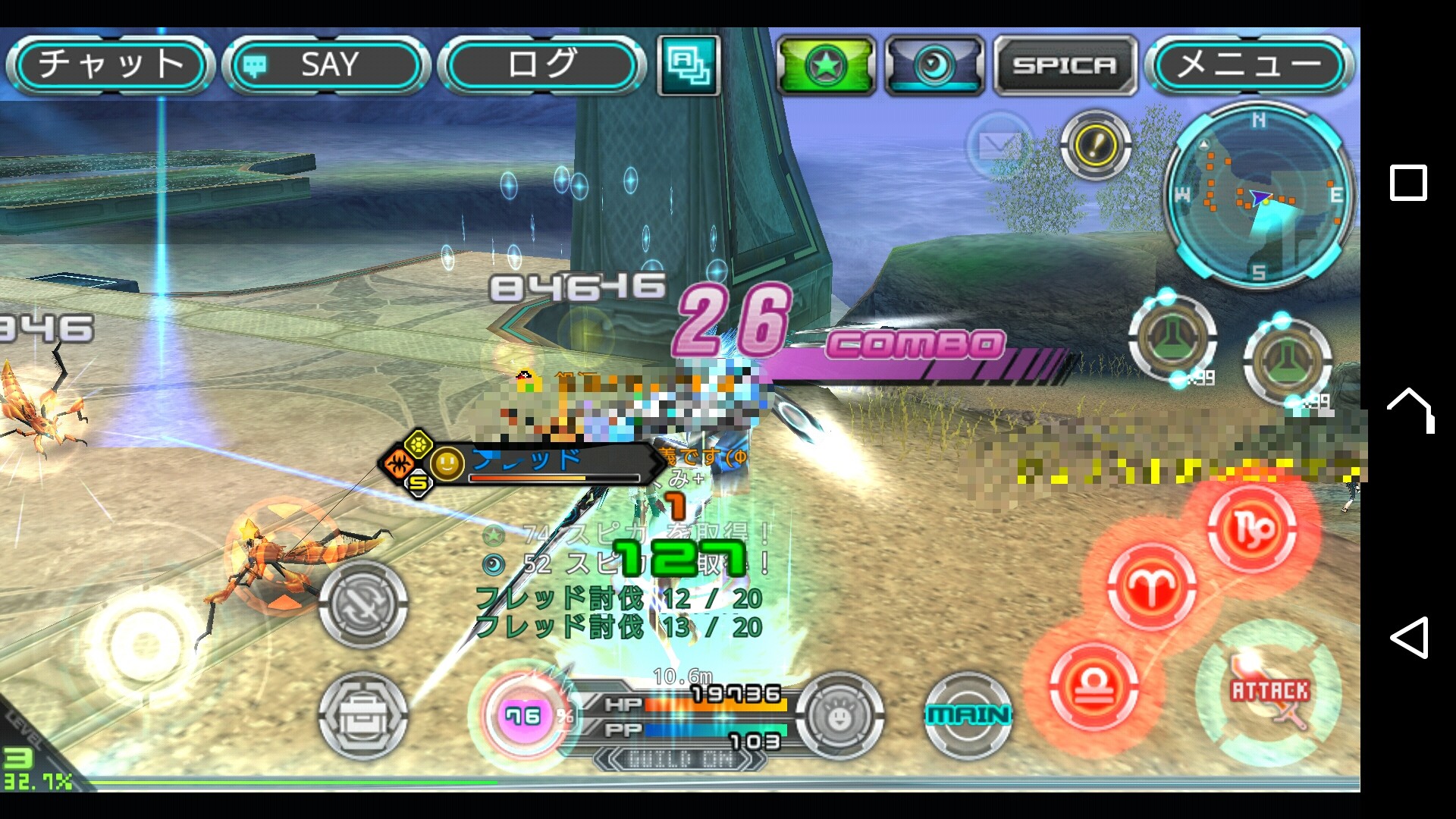Tap the grey weapon swap button

[362, 604]
